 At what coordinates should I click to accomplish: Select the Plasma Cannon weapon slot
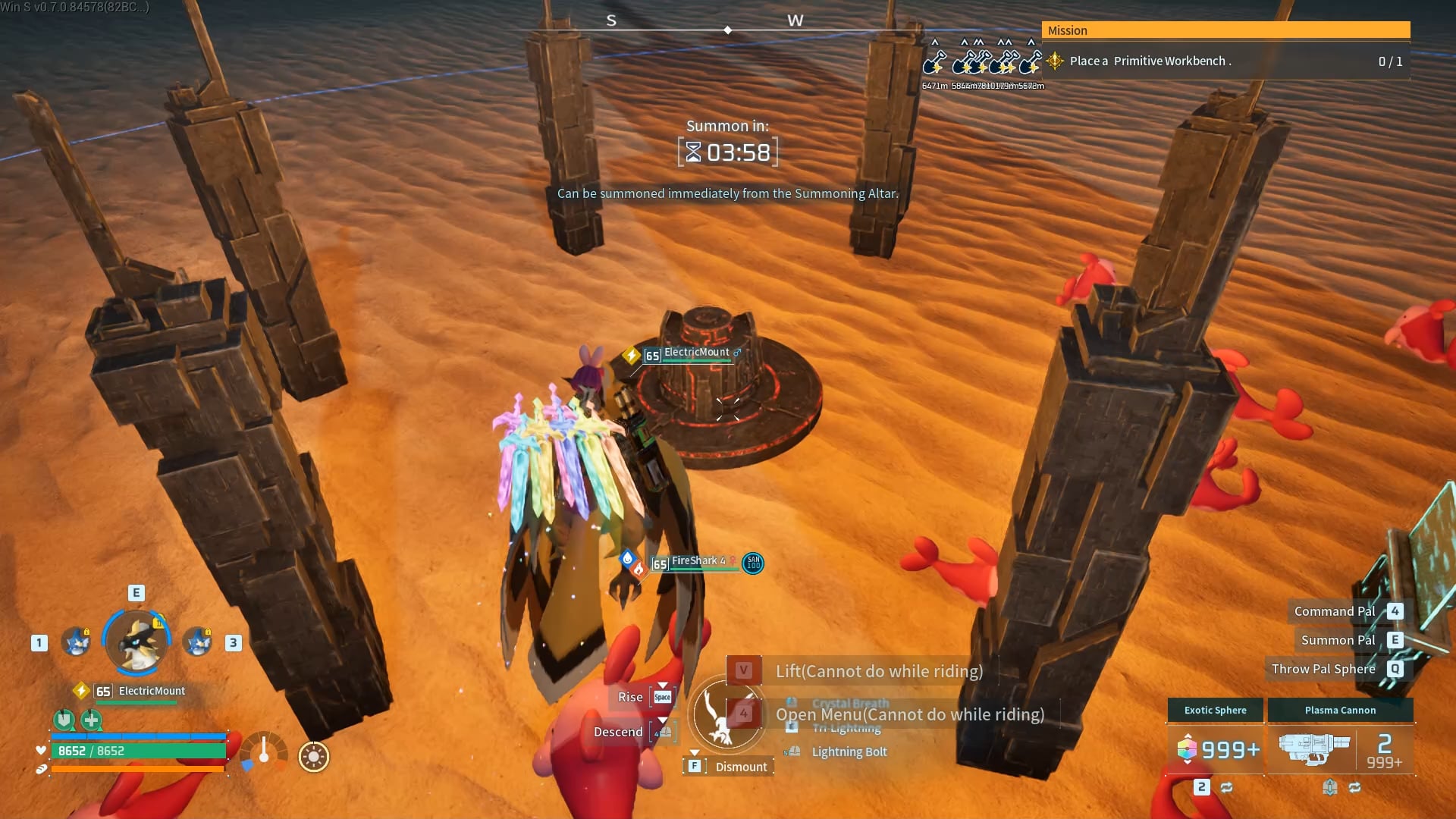[x=1340, y=748]
